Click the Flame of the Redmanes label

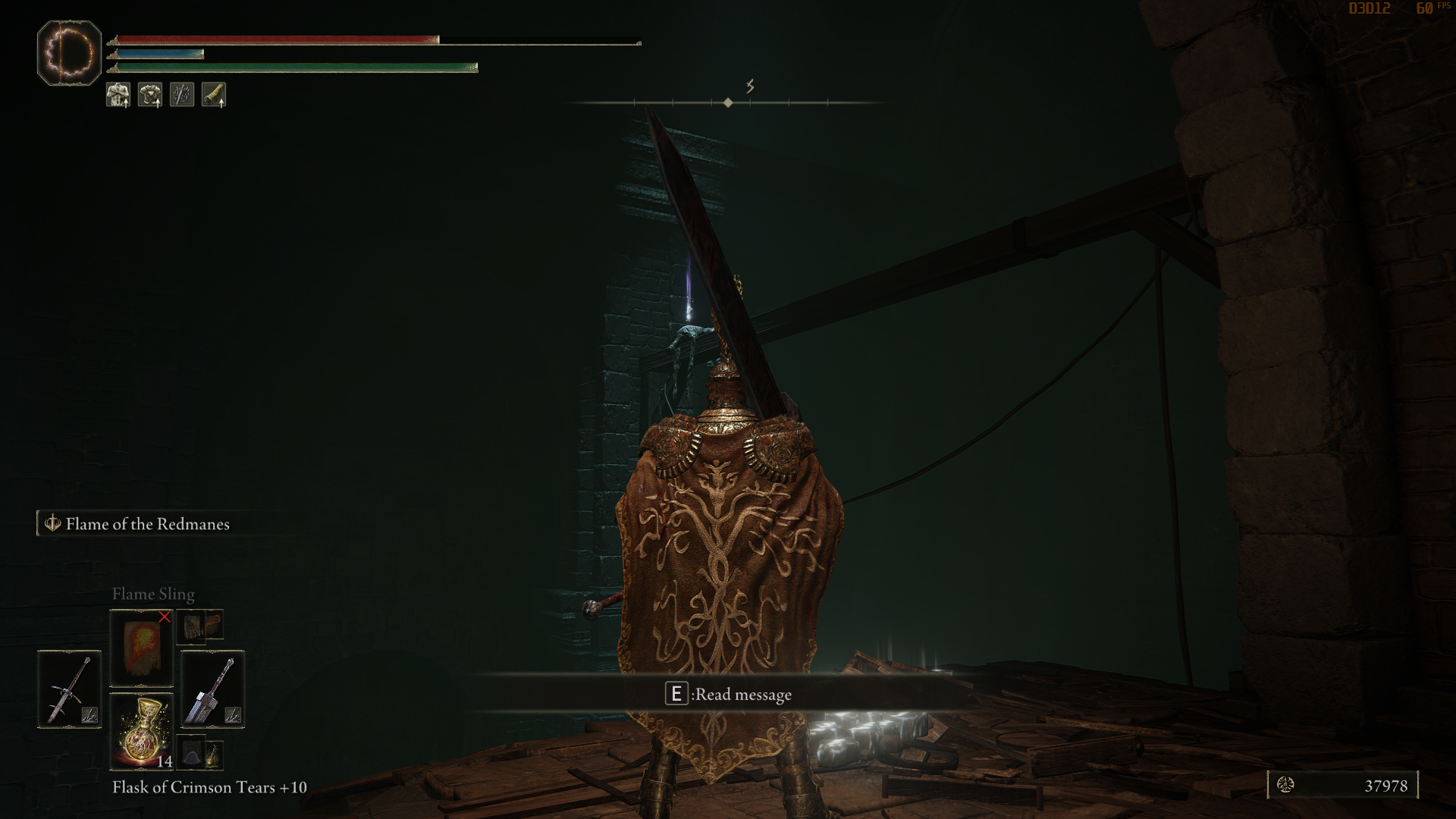click(x=149, y=523)
